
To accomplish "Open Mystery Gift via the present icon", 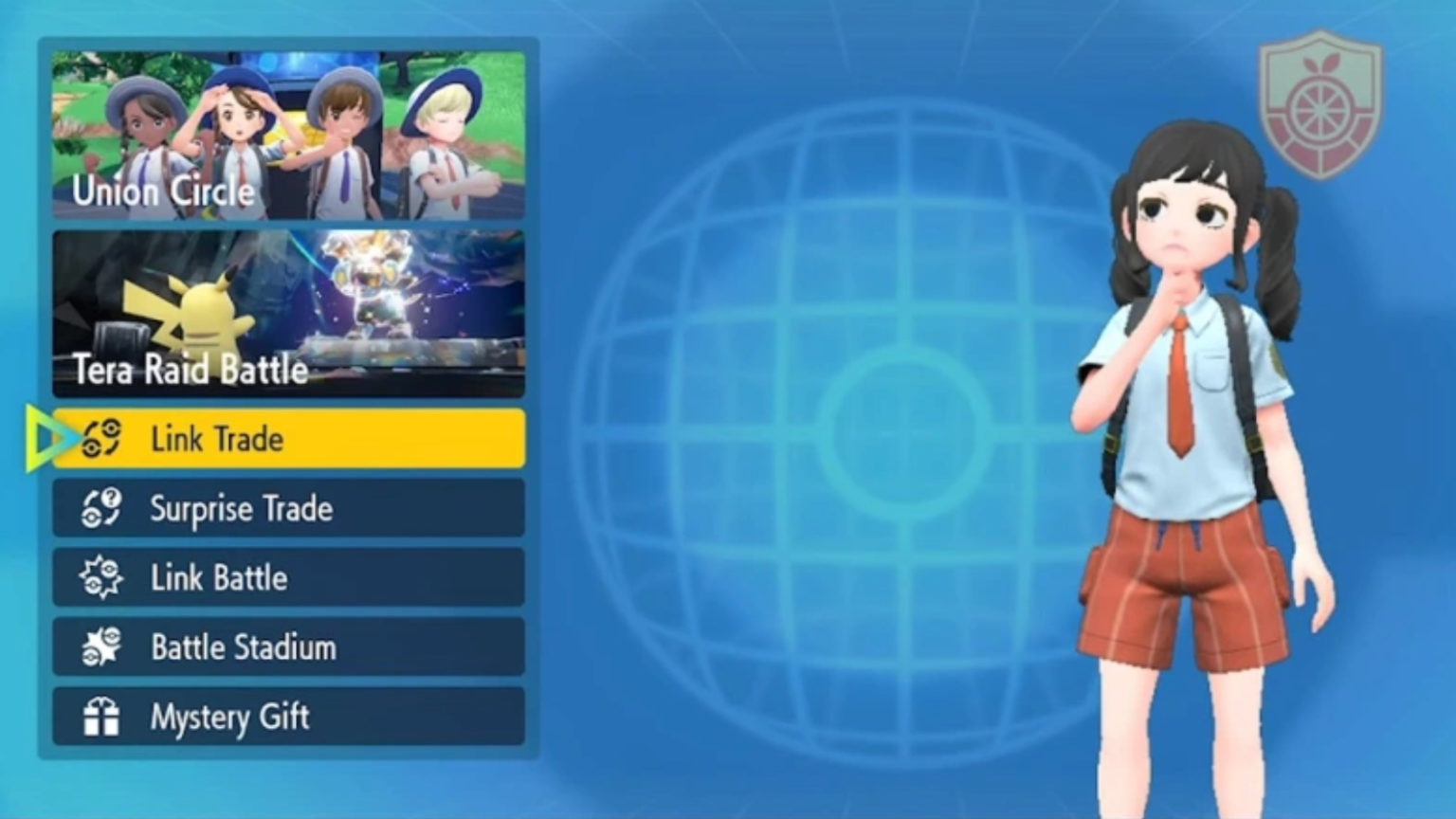I will 100,718.
